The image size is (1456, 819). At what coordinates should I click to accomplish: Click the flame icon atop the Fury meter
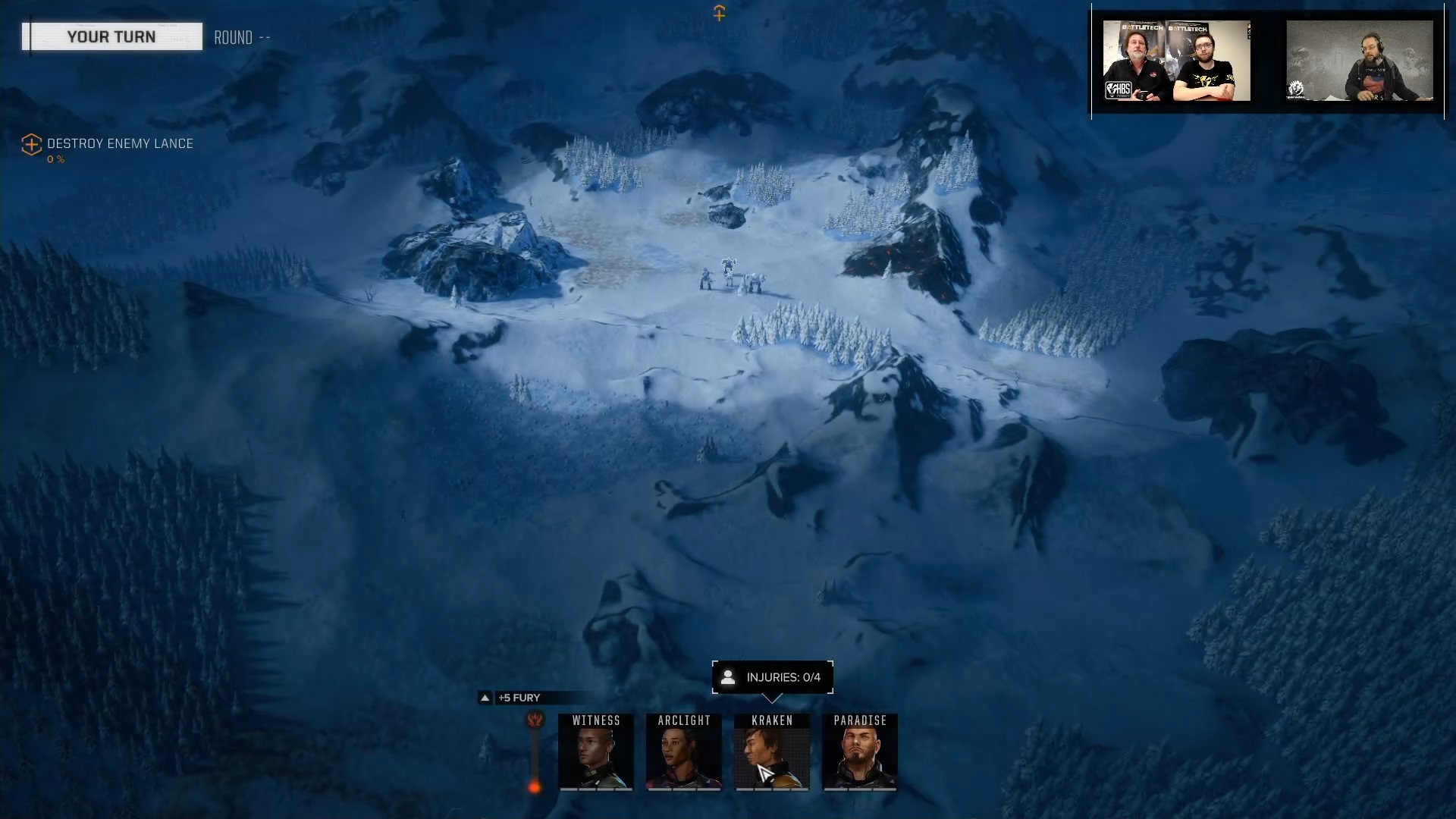click(535, 721)
